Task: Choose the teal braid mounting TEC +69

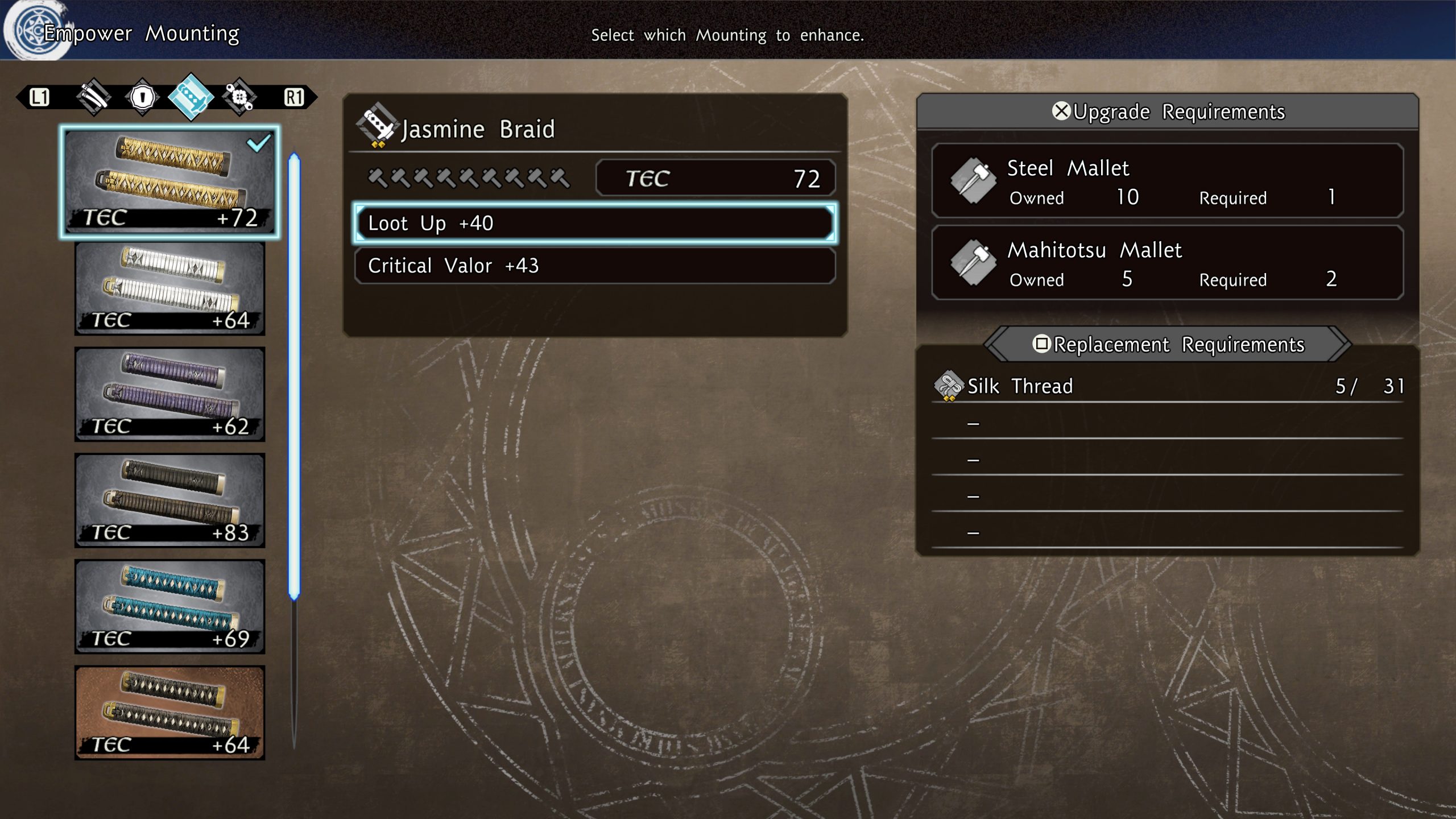Action: [x=169, y=606]
